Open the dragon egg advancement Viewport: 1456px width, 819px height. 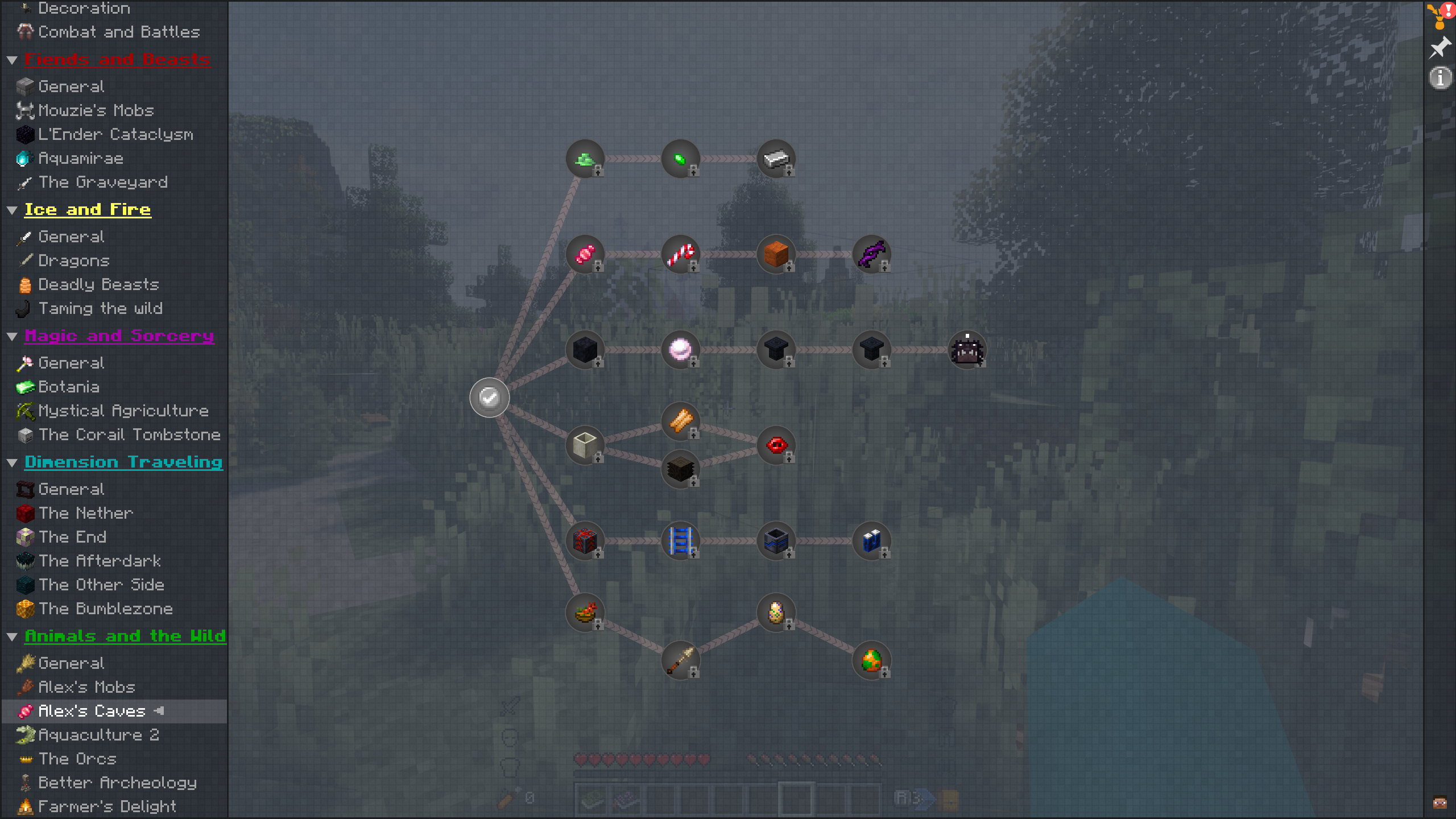tap(872, 661)
